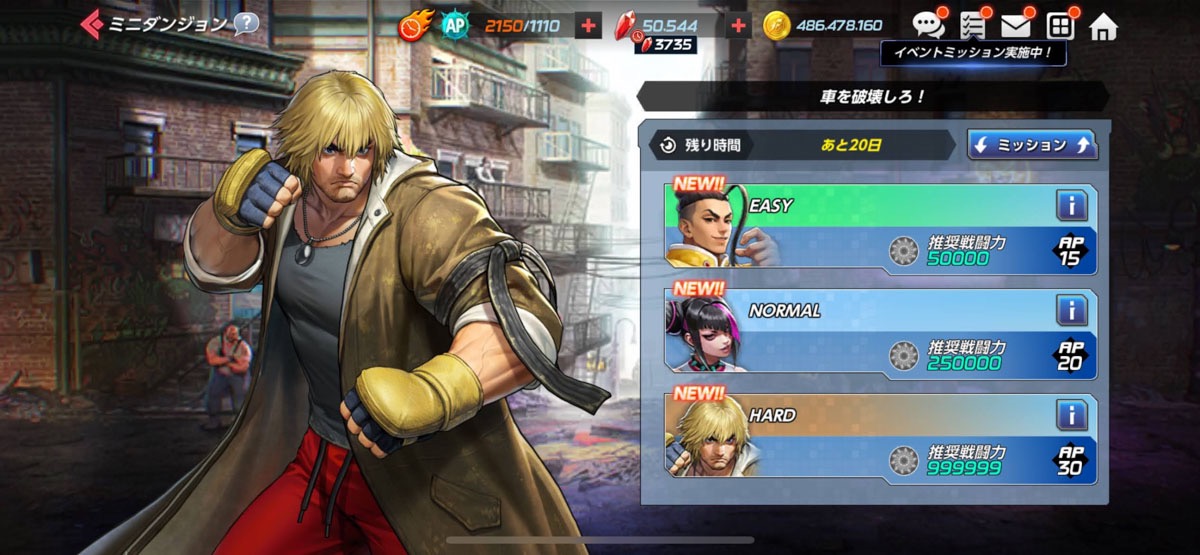This screenshot has width=1200, height=555.
Task: Open the mission checklist icon
Action: coord(972,25)
